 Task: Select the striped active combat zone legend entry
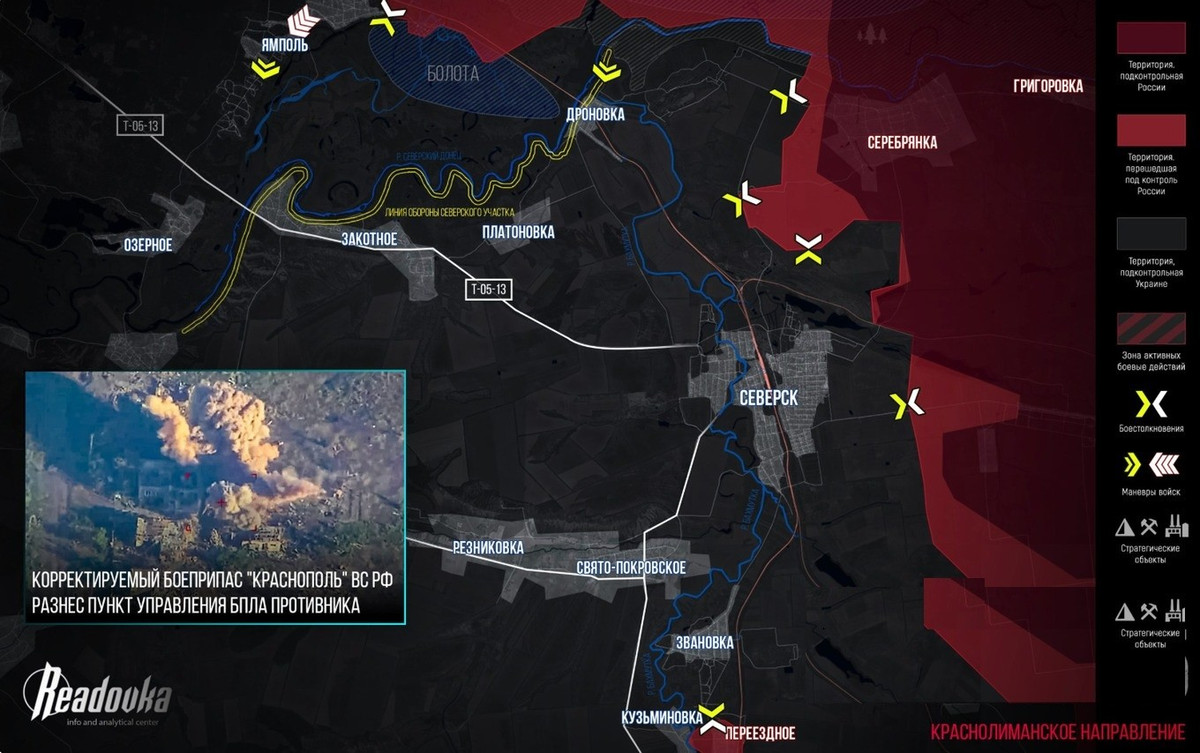click(x=1149, y=329)
